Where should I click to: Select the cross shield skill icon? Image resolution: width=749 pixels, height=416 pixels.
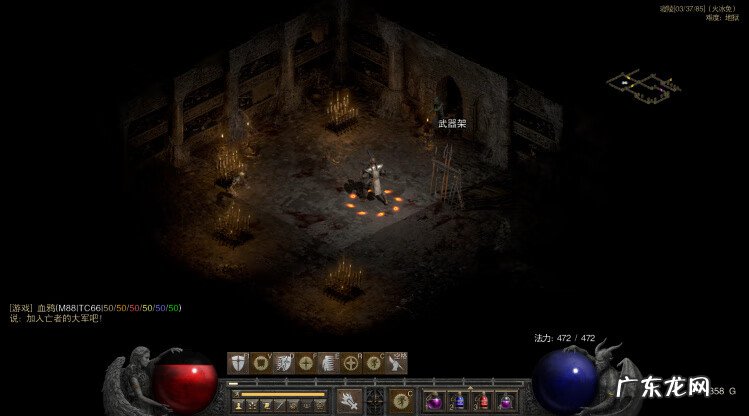[237, 362]
